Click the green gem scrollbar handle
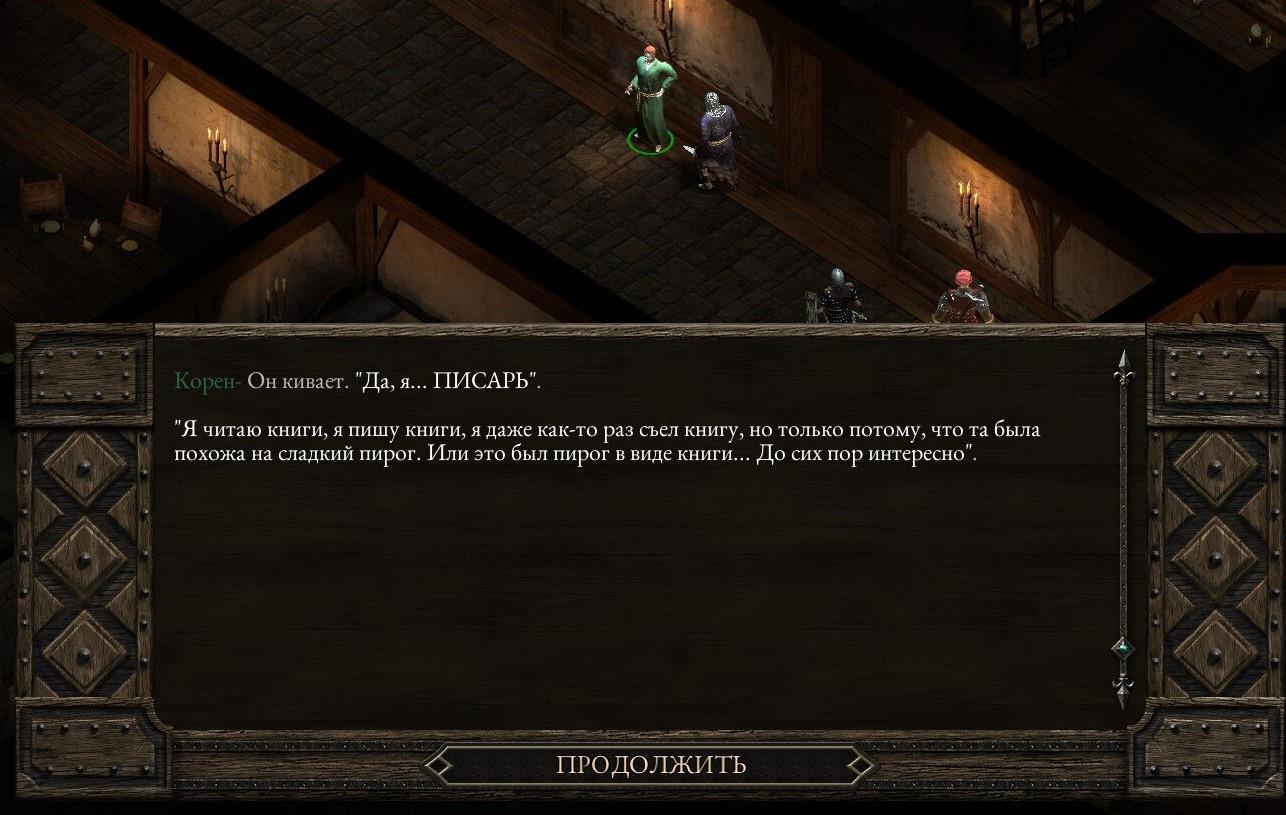This screenshot has width=1286, height=815. pyautogui.click(x=1123, y=649)
